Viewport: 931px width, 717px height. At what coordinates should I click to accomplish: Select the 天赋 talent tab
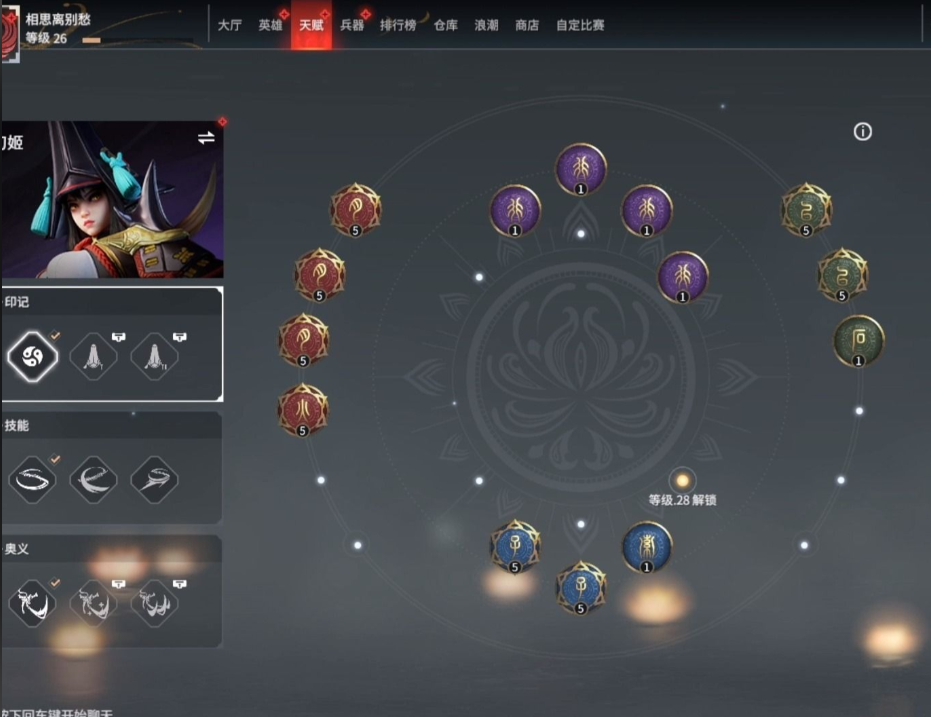[x=311, y=25]
